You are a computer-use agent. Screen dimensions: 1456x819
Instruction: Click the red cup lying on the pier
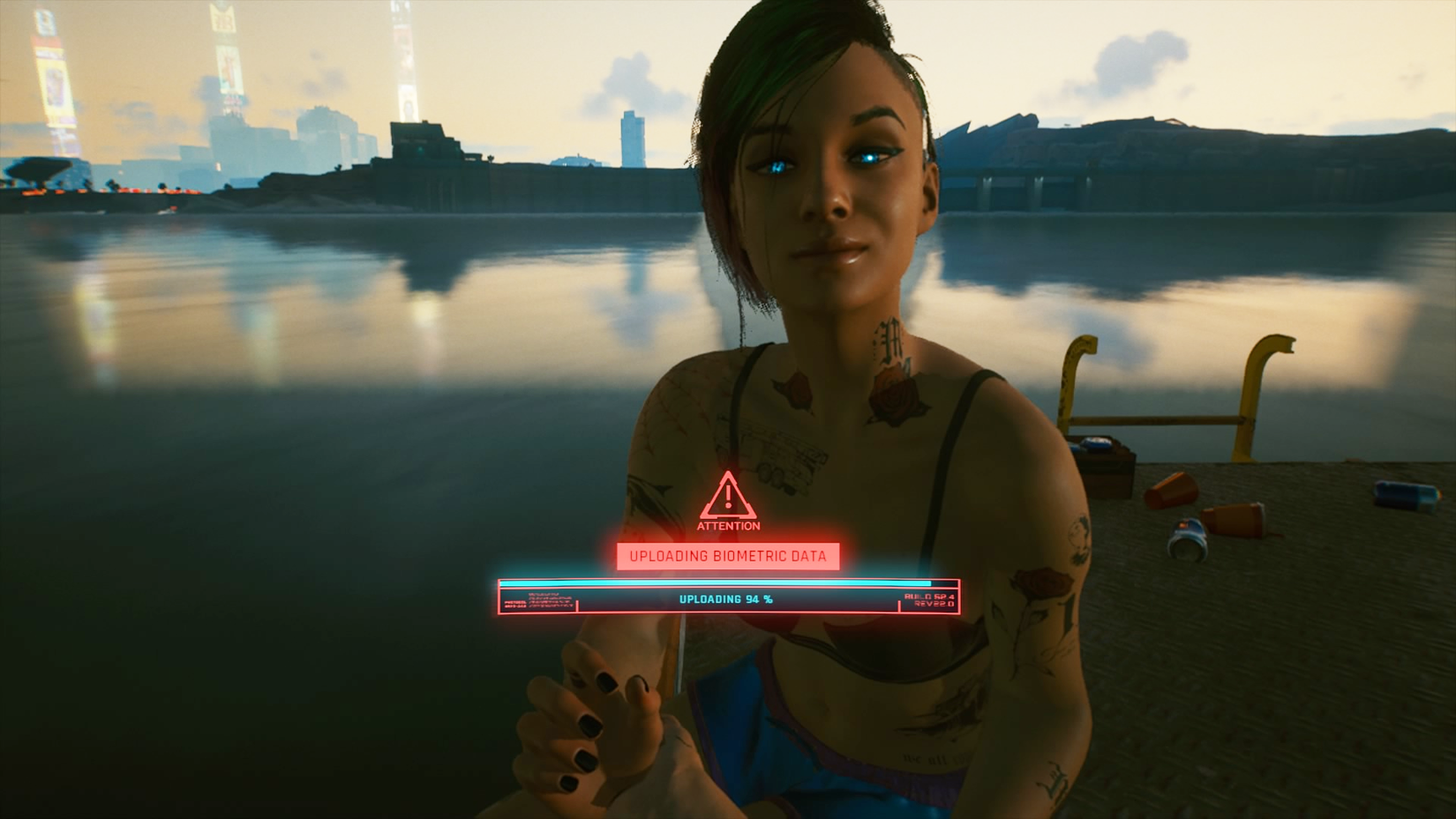1170,491
